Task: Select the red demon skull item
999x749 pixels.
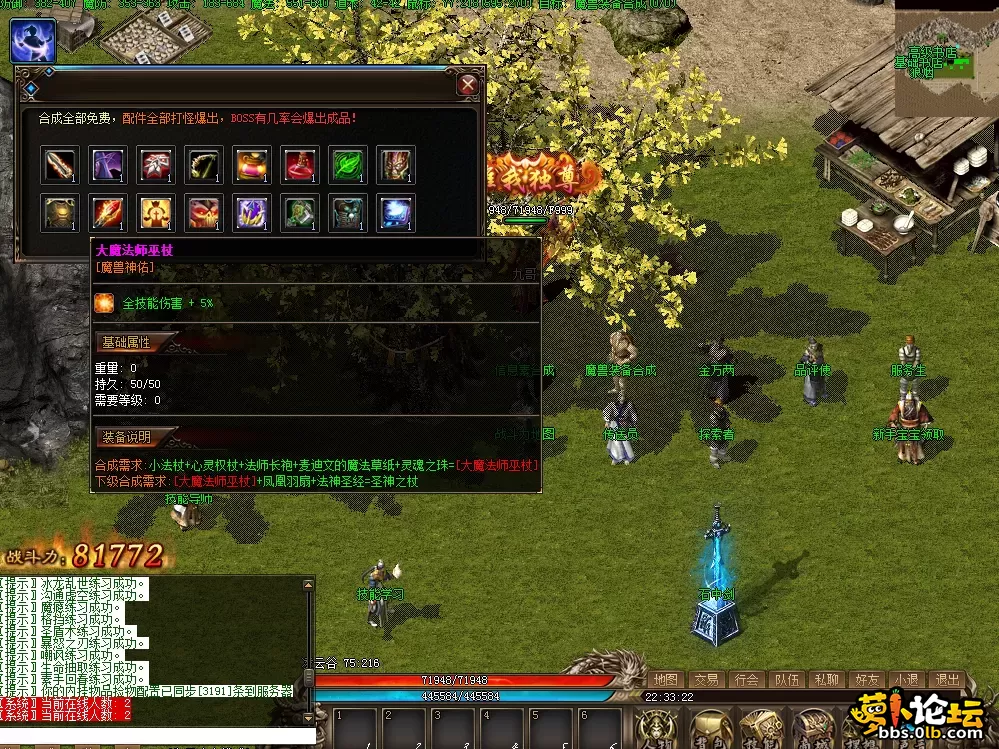Action: coord(204,213)
